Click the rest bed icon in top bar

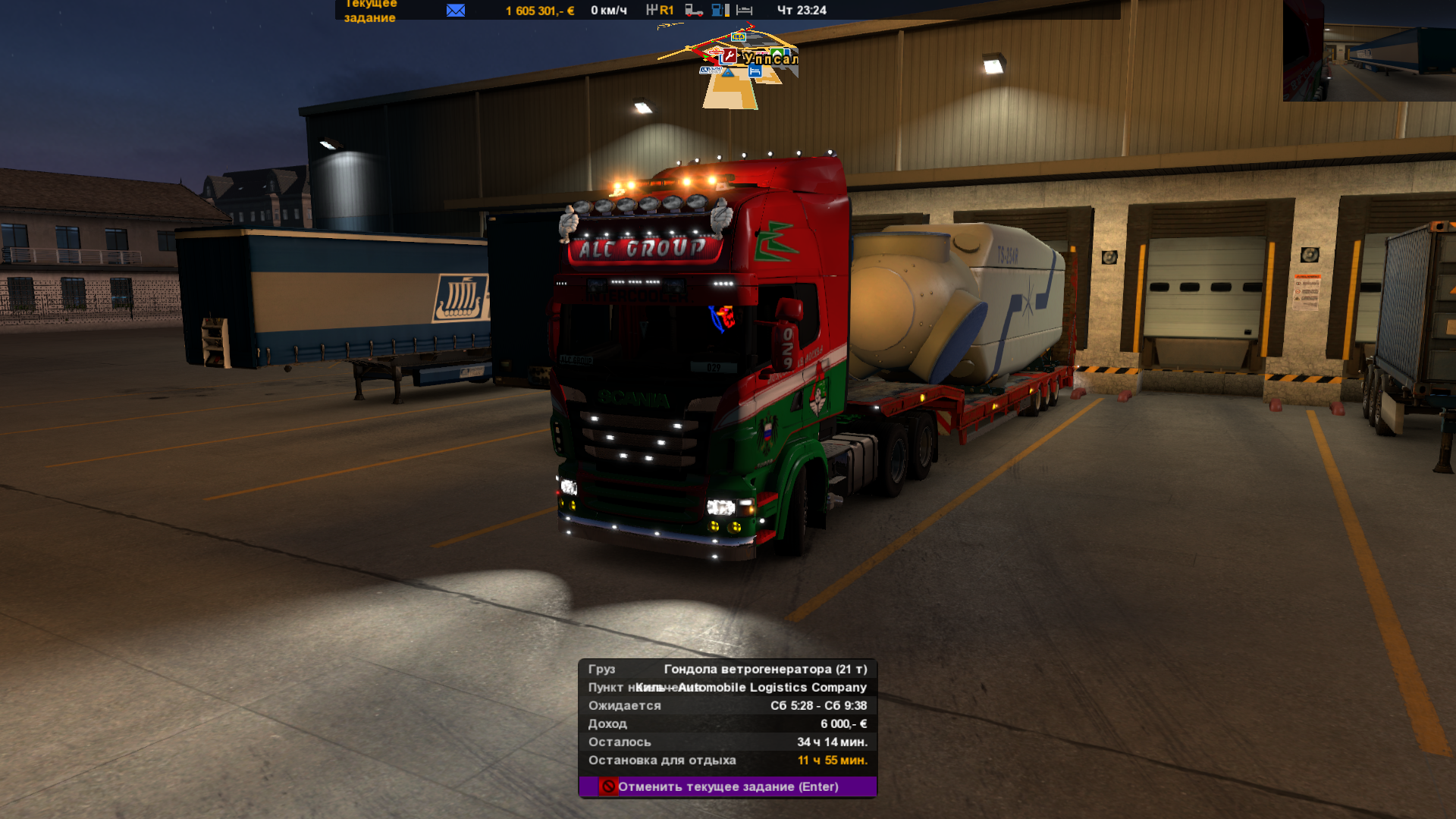coord(745,10)
